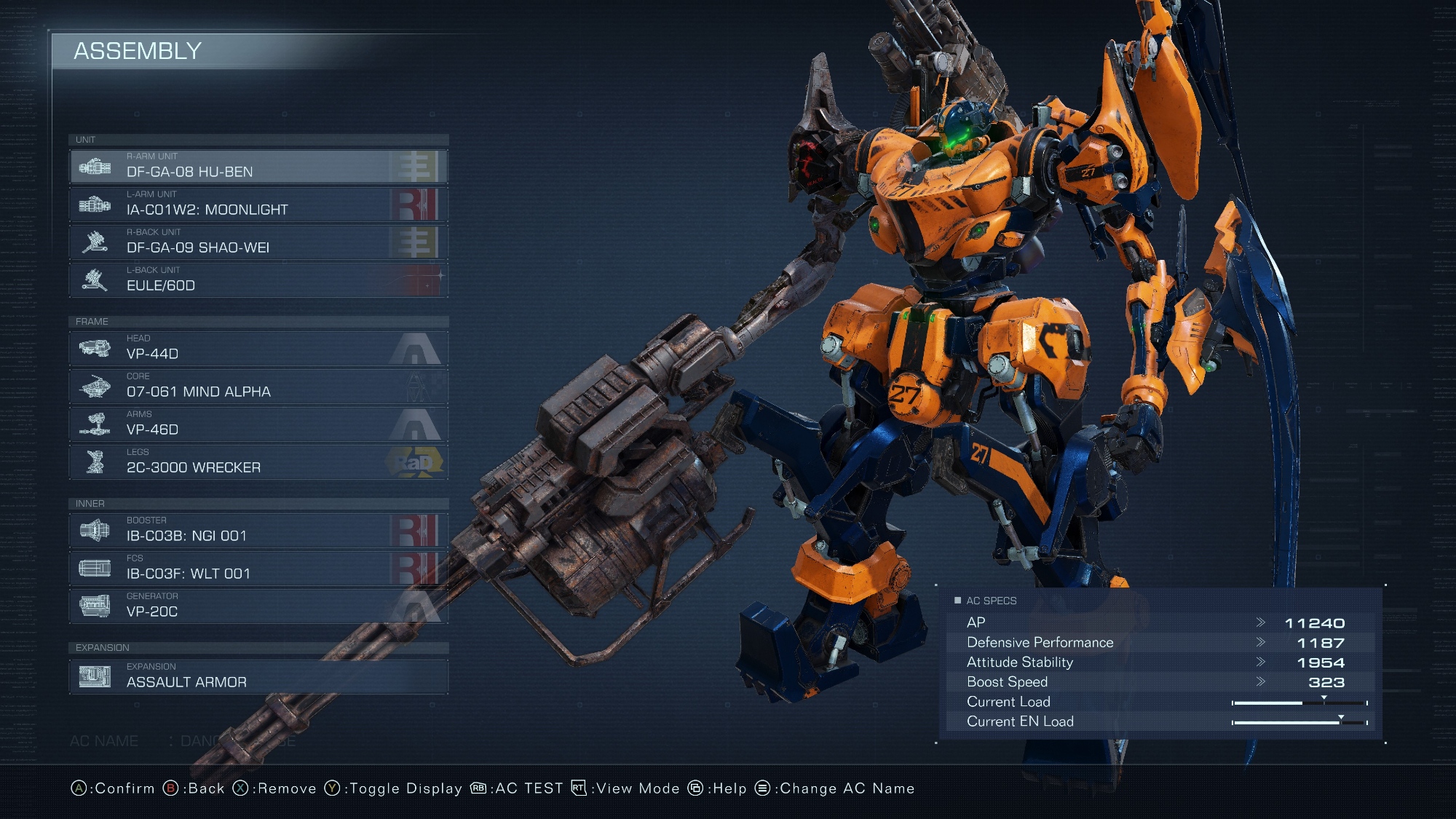Select the BOOSTER IB-C03B: NGI 001 slot
The height and width of the screenshot is (819, 1456).
click(x=258, y=531)
